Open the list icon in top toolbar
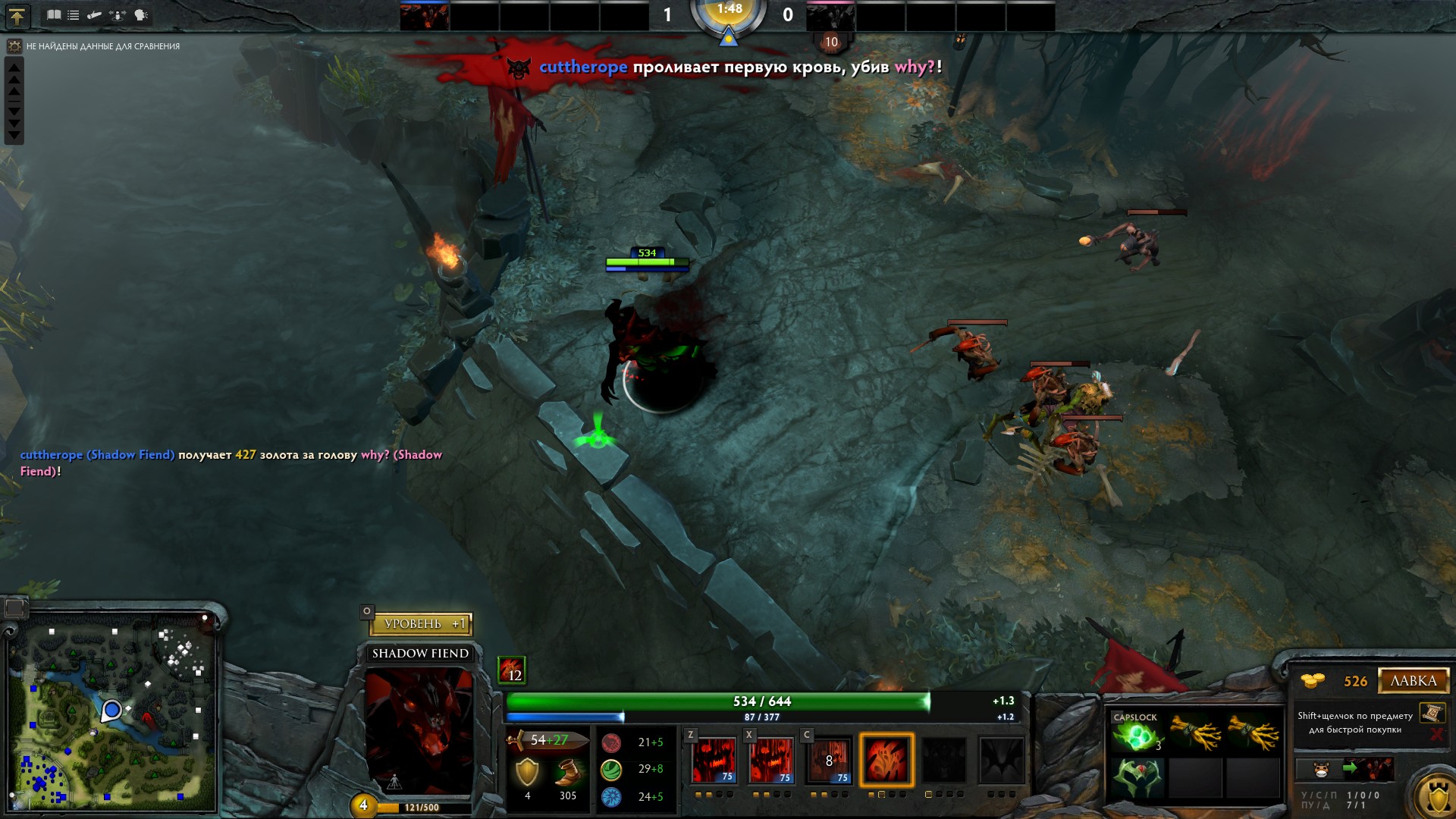The image size is (1456, 819). click(74, 14)
